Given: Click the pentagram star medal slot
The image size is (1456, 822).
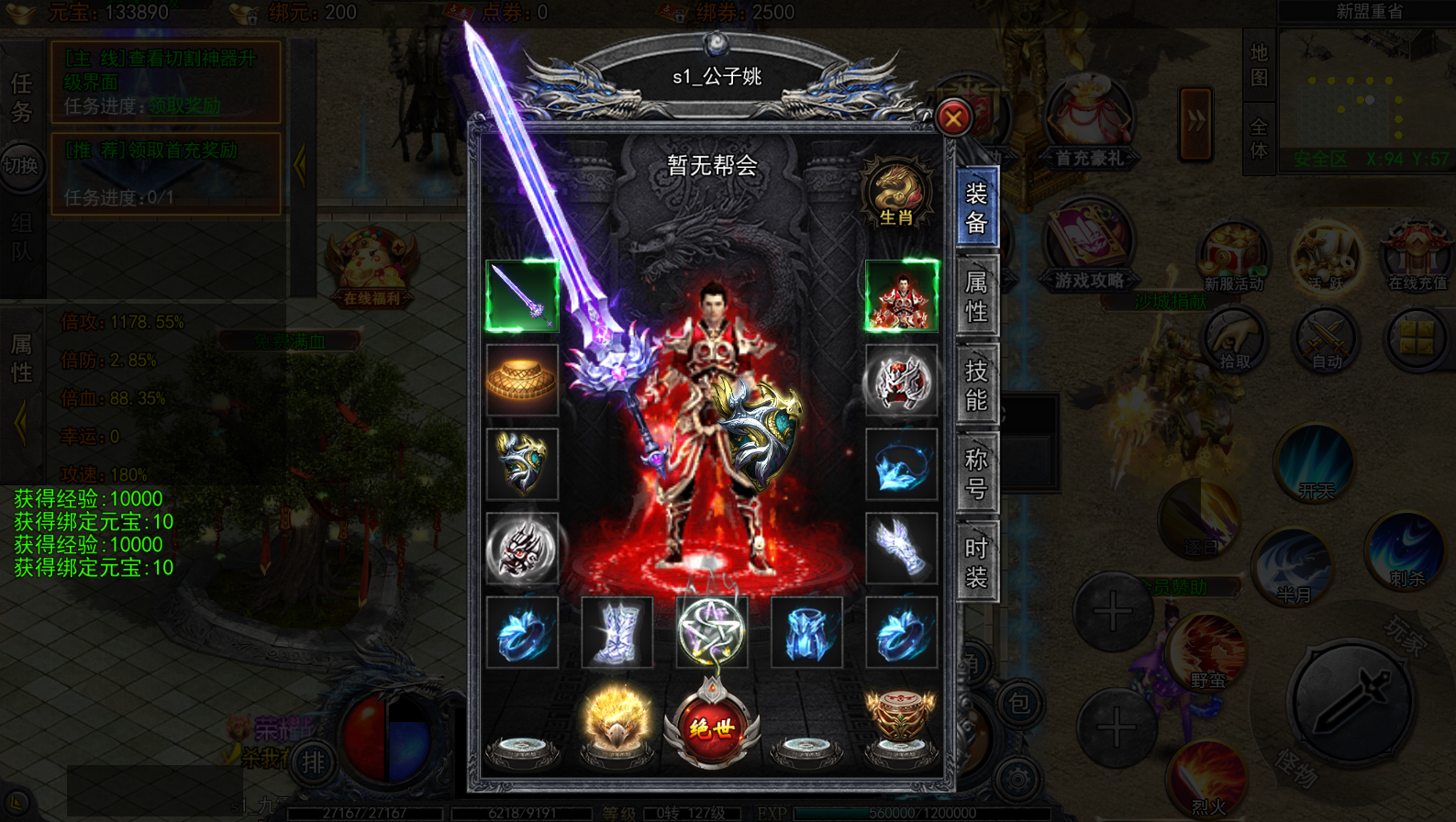Looking at the screenshot, I should pos(711,632).
